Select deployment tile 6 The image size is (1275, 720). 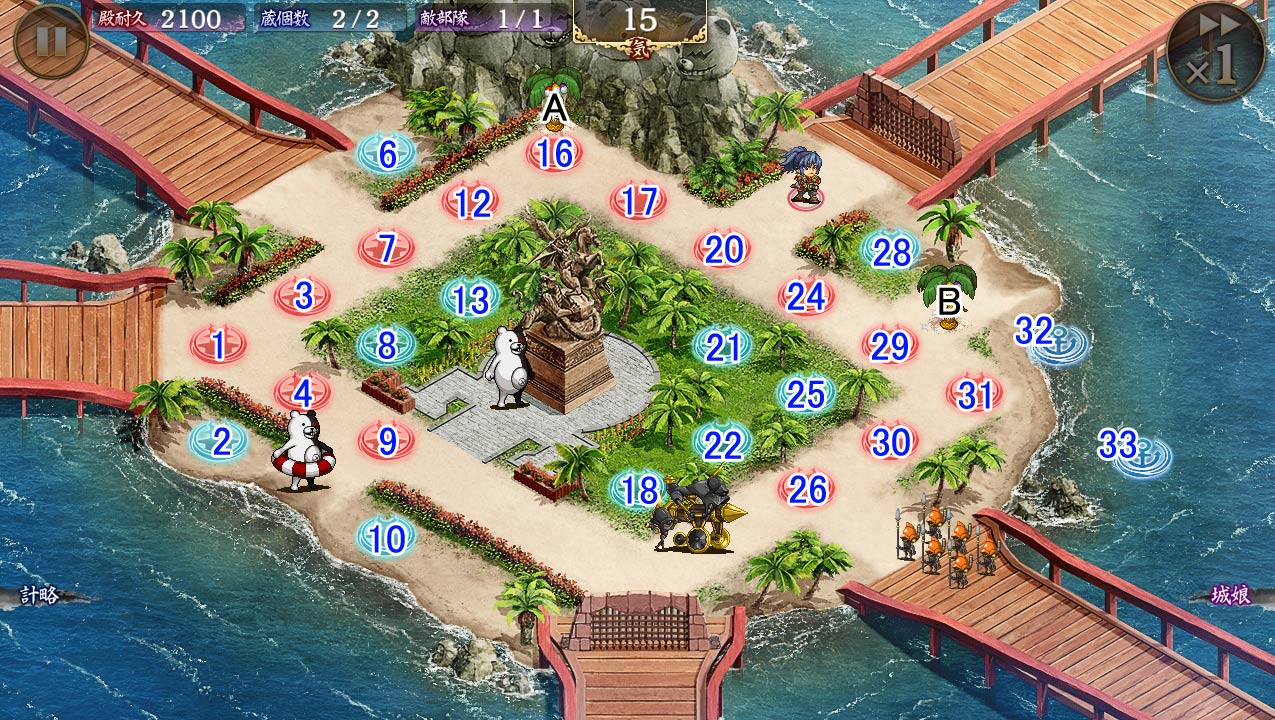click(x=387, y=155)
